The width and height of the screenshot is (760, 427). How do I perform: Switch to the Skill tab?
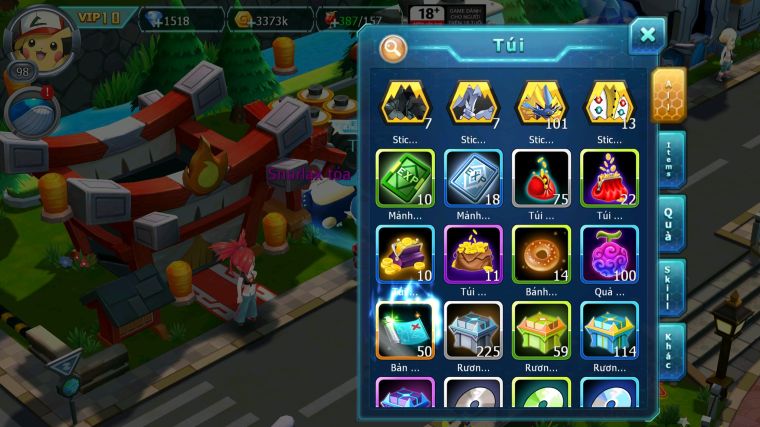(669, 288)
